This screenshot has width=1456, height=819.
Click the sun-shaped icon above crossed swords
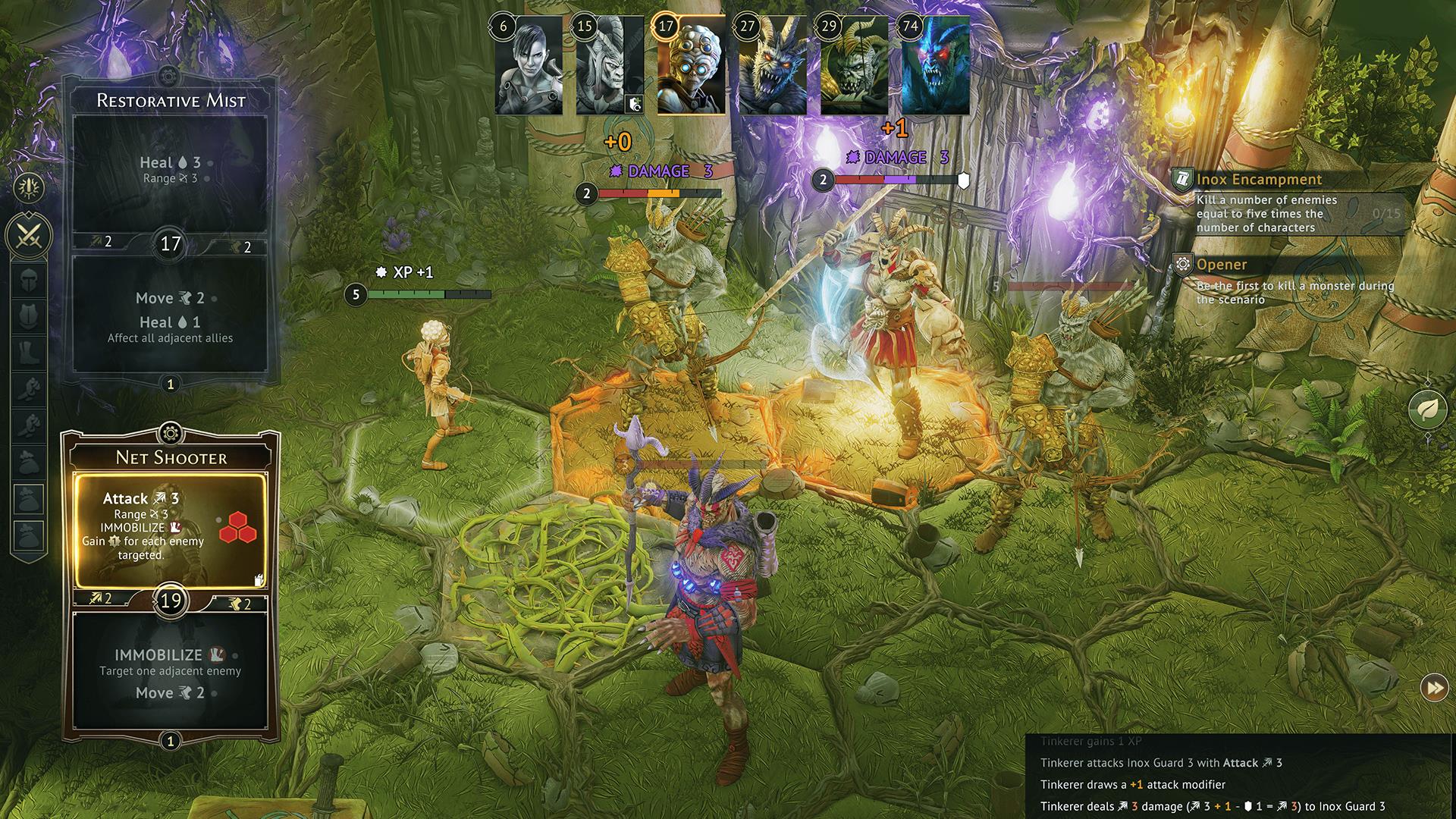point(29,187)
